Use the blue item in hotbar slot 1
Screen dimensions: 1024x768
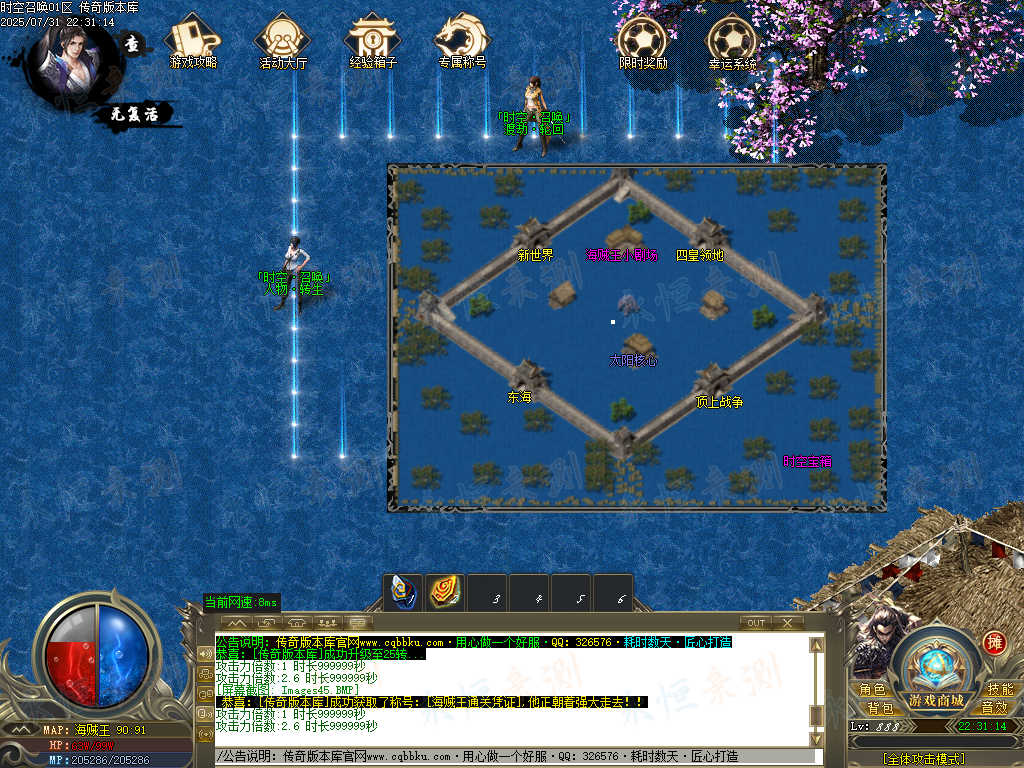[403, 593]
